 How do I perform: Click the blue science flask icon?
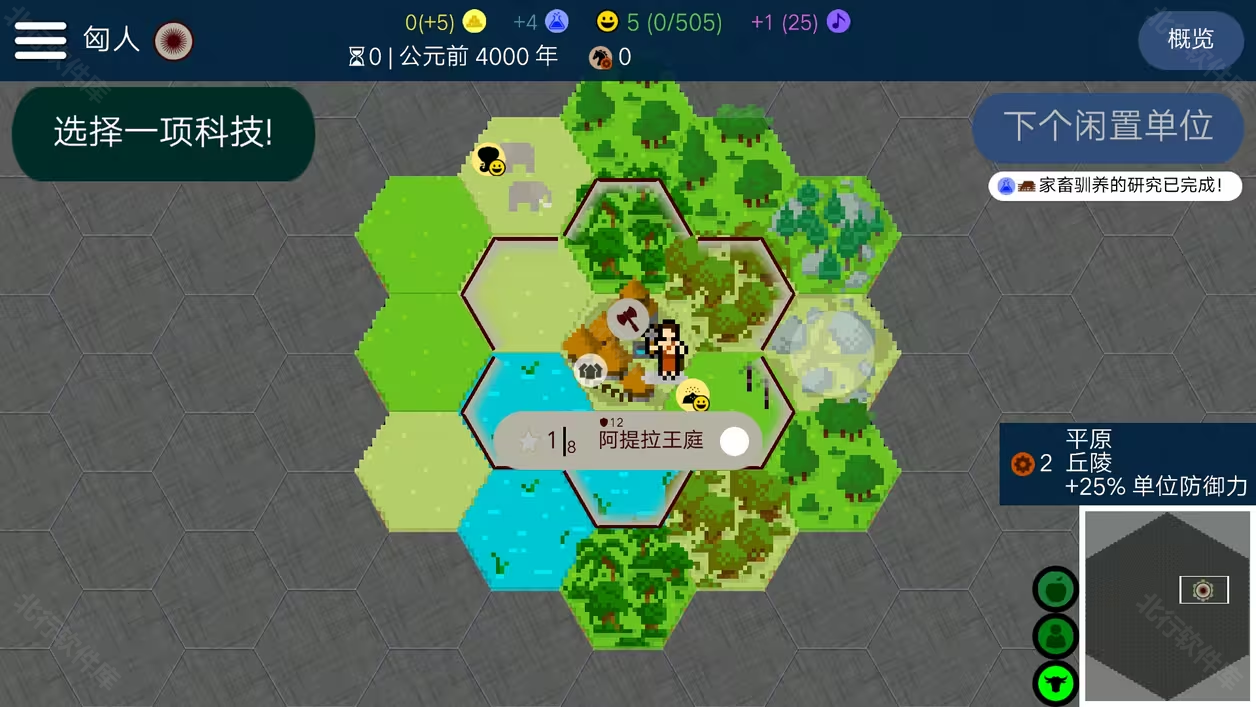[x=556, y=21]
